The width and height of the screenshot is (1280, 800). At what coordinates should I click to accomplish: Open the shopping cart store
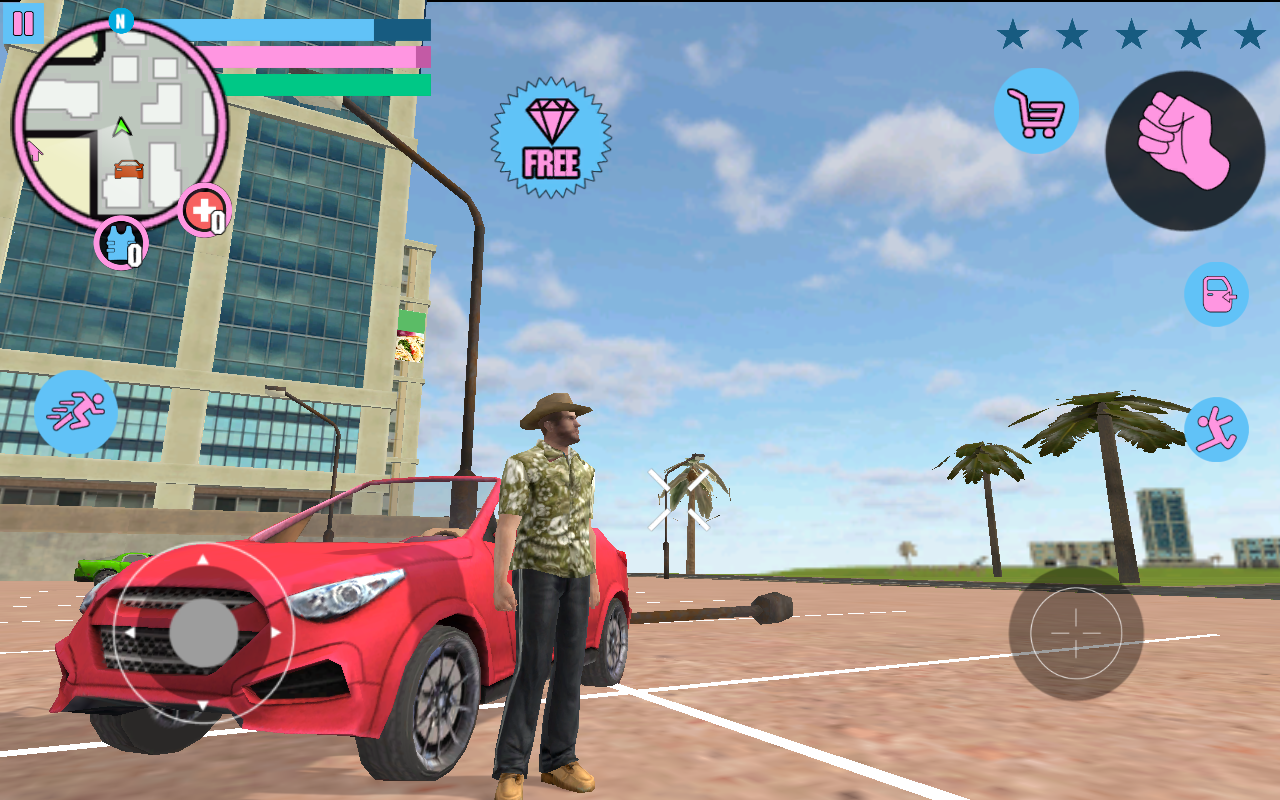coord(1036,111)
